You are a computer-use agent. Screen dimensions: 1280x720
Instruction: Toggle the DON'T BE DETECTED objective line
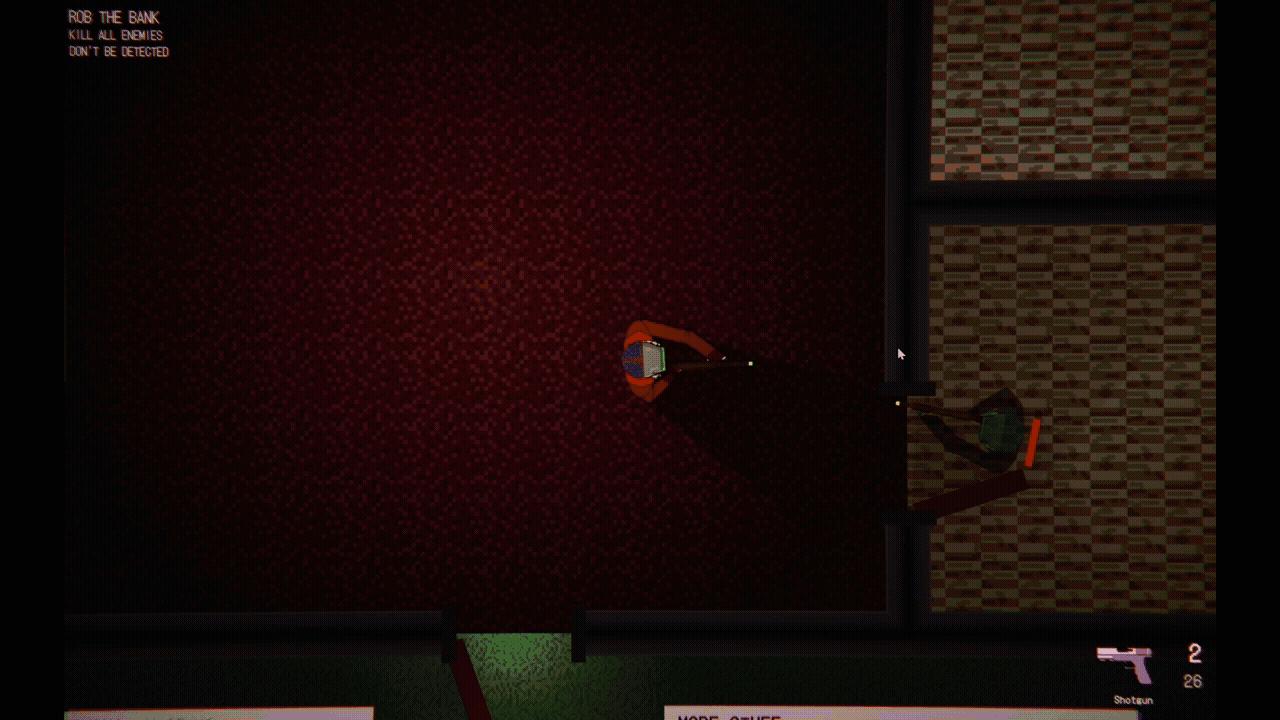pyautogui.click(x=119, y=50)
